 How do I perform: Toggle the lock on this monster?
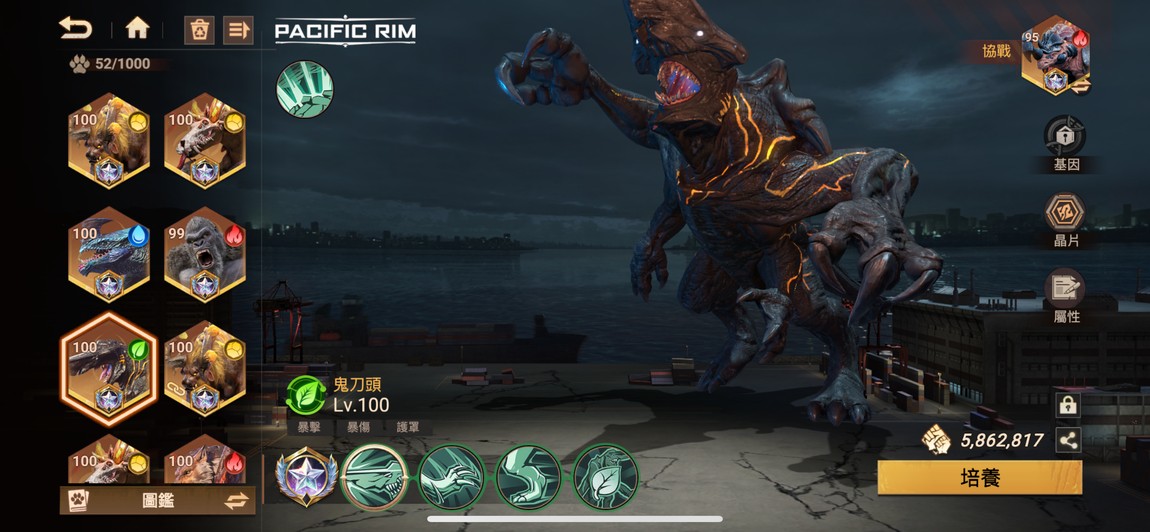[1068, 405]
